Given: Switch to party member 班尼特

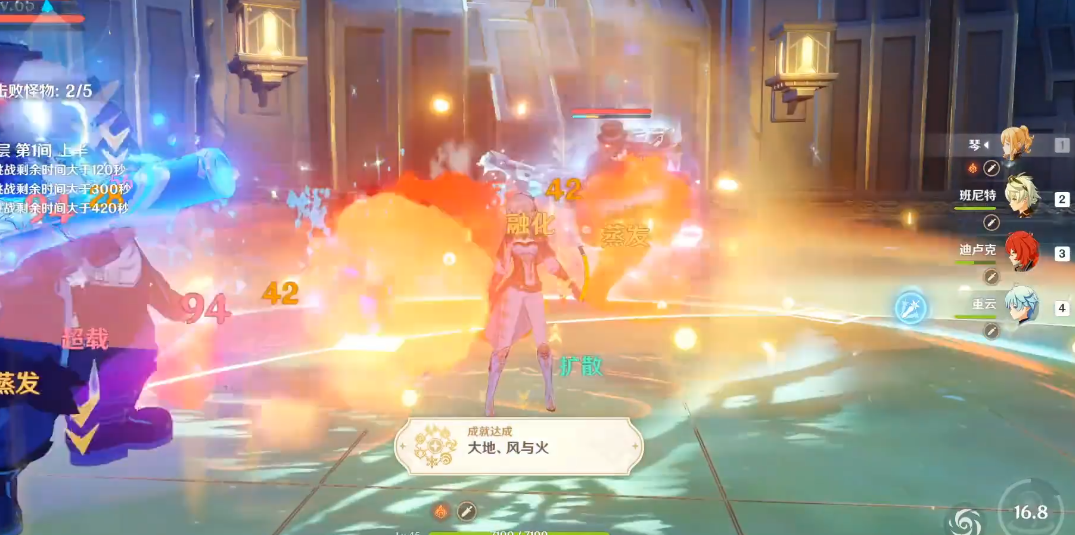Looking at the screenshot, I should click(x=1021, y=197).
